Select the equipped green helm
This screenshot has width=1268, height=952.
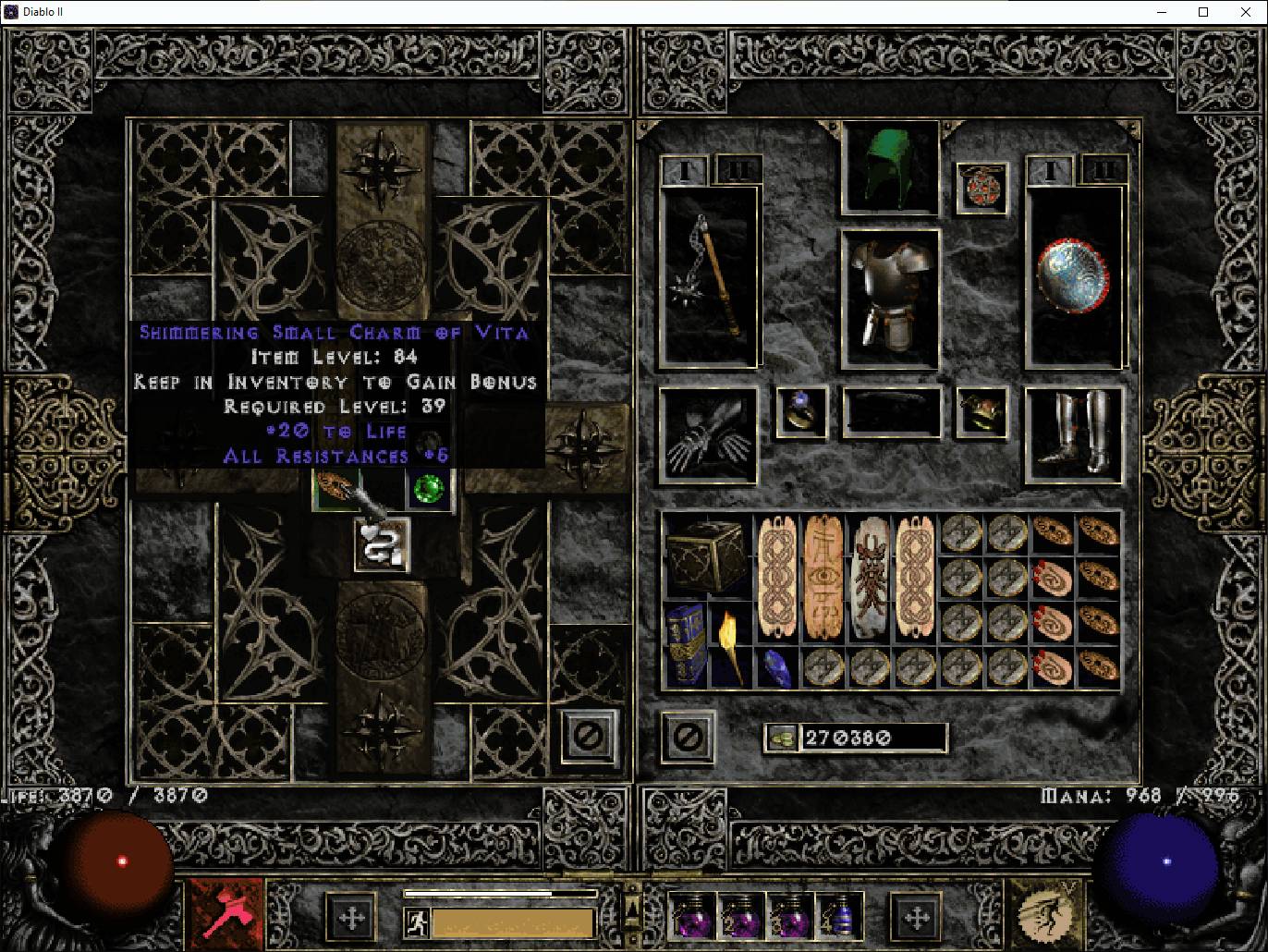point(887,166)
